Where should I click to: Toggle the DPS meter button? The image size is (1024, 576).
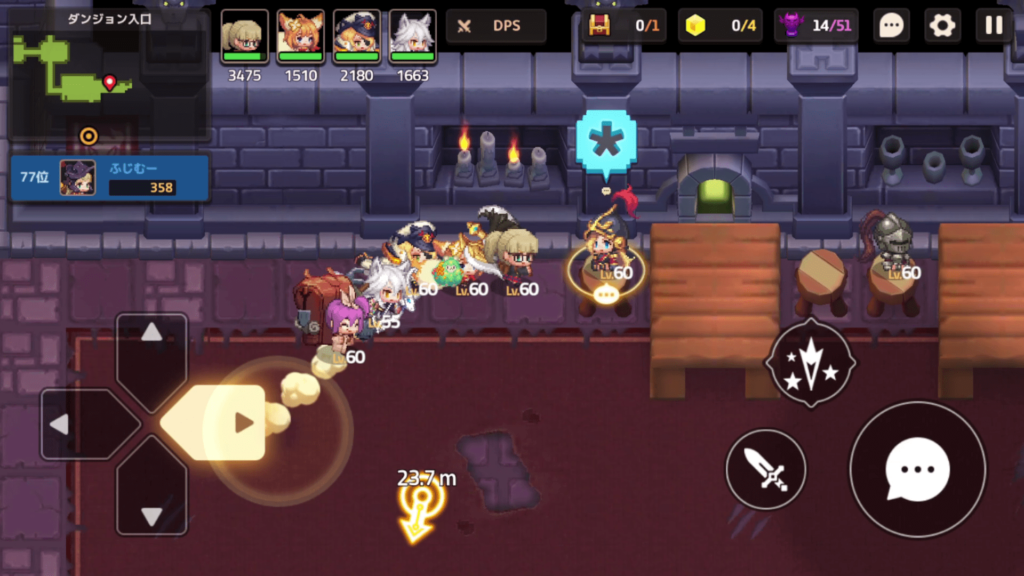tap(495, 26)
